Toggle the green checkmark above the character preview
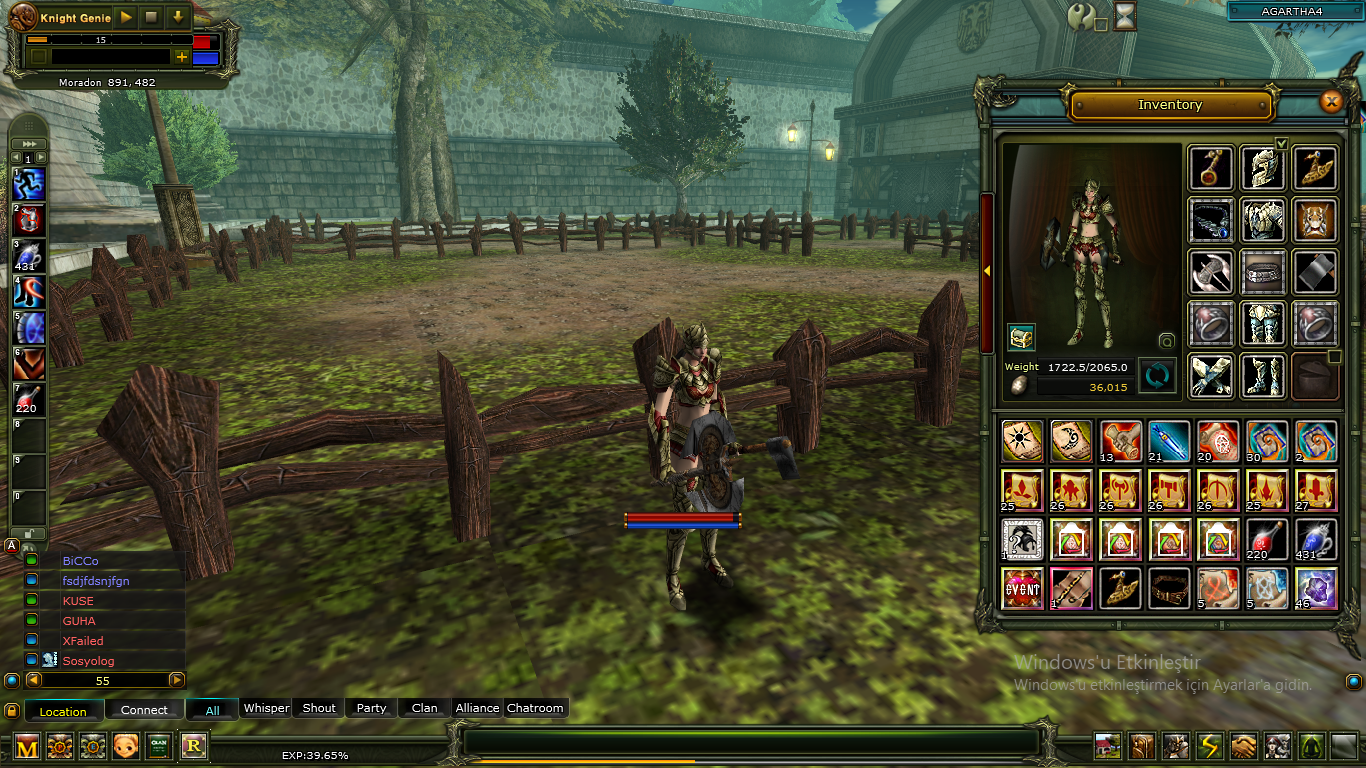 click(x=1281, y=144)
